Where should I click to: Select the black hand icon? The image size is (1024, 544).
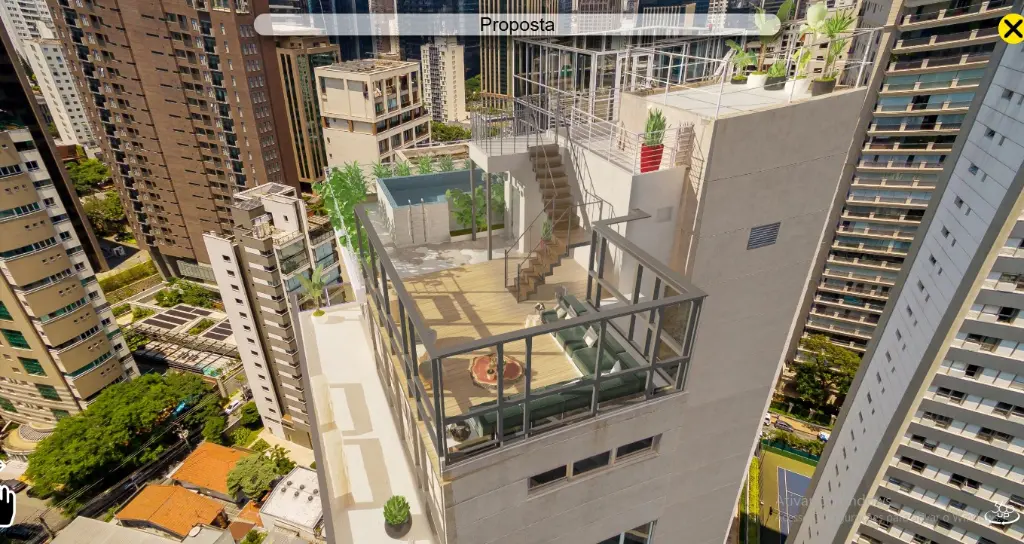[7, 505]
